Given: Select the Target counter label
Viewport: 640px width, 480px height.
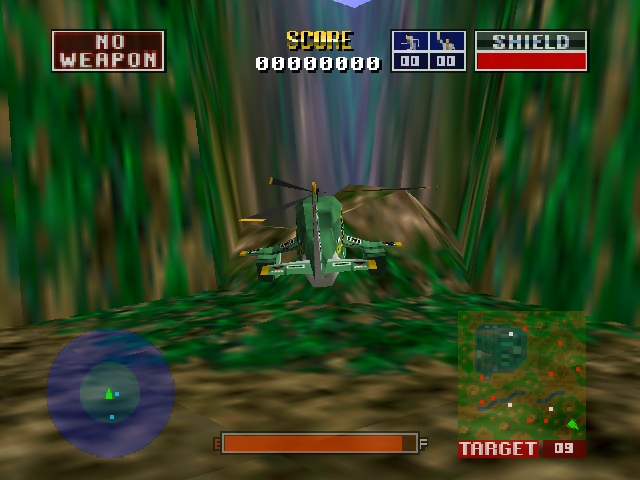Looking at the screenshot, I should coord(499,449).
